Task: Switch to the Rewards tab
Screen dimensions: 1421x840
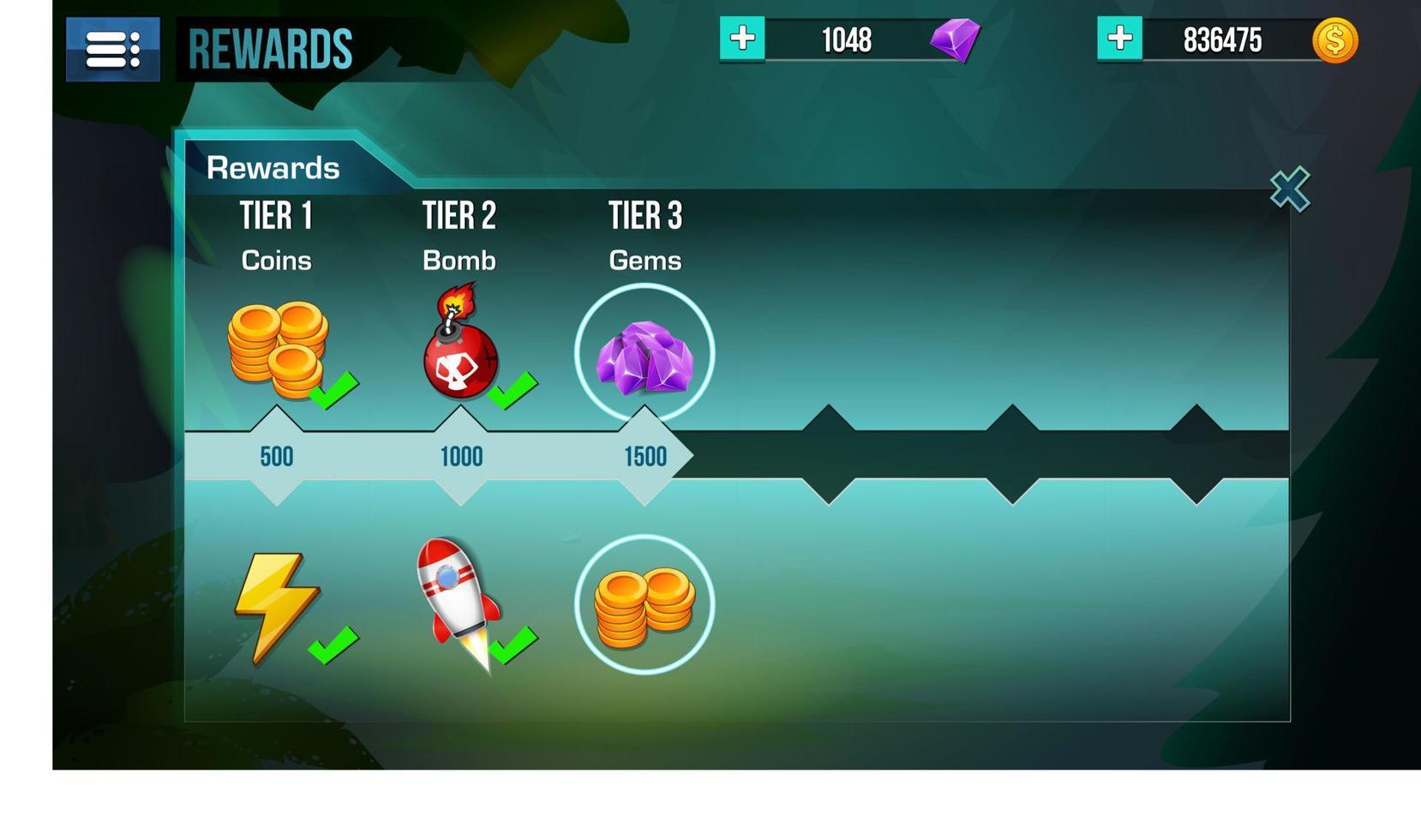Action: (273, 168)
